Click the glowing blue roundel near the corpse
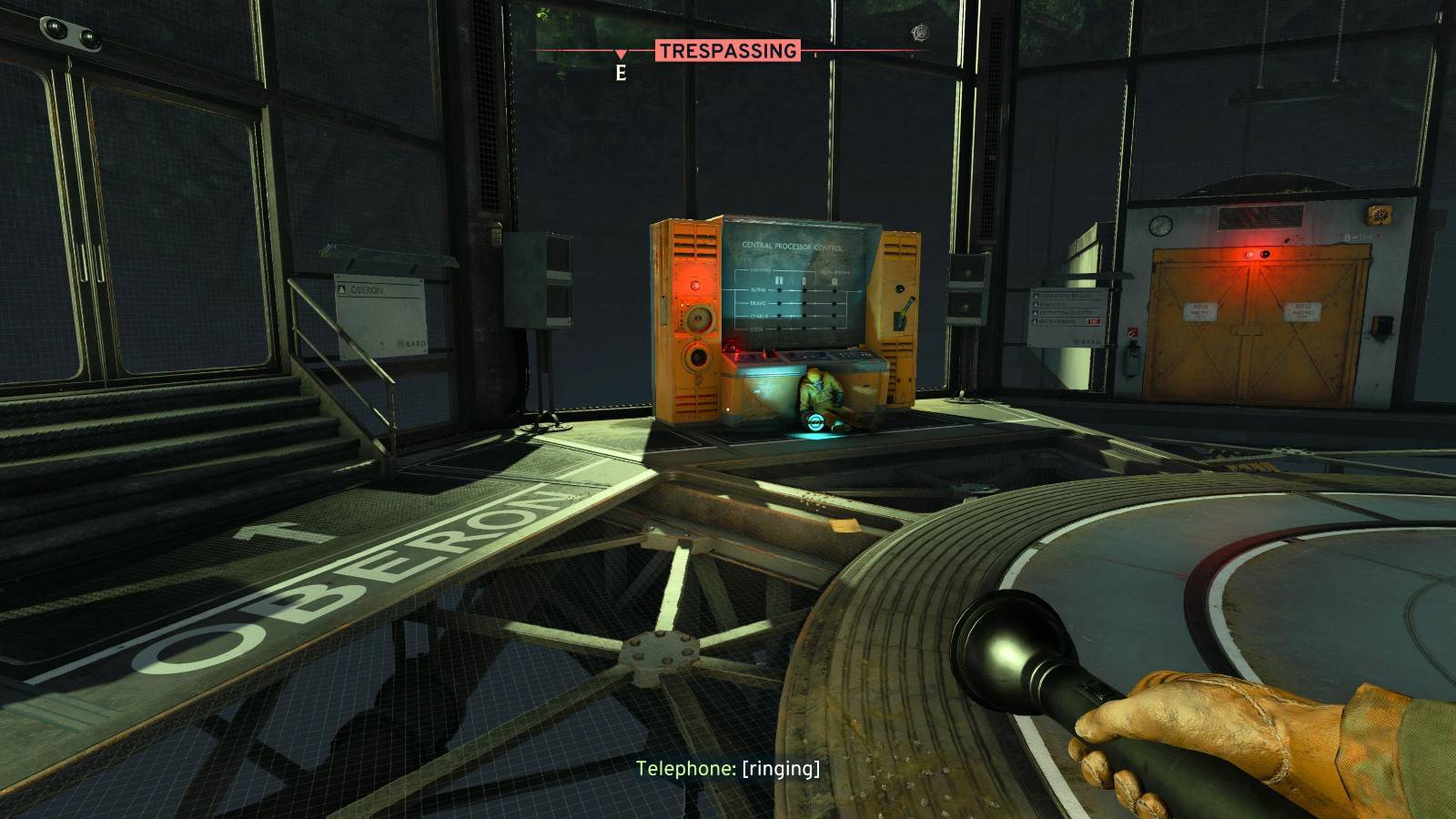Screen dimensions: 1456x819 coord(816,422)
